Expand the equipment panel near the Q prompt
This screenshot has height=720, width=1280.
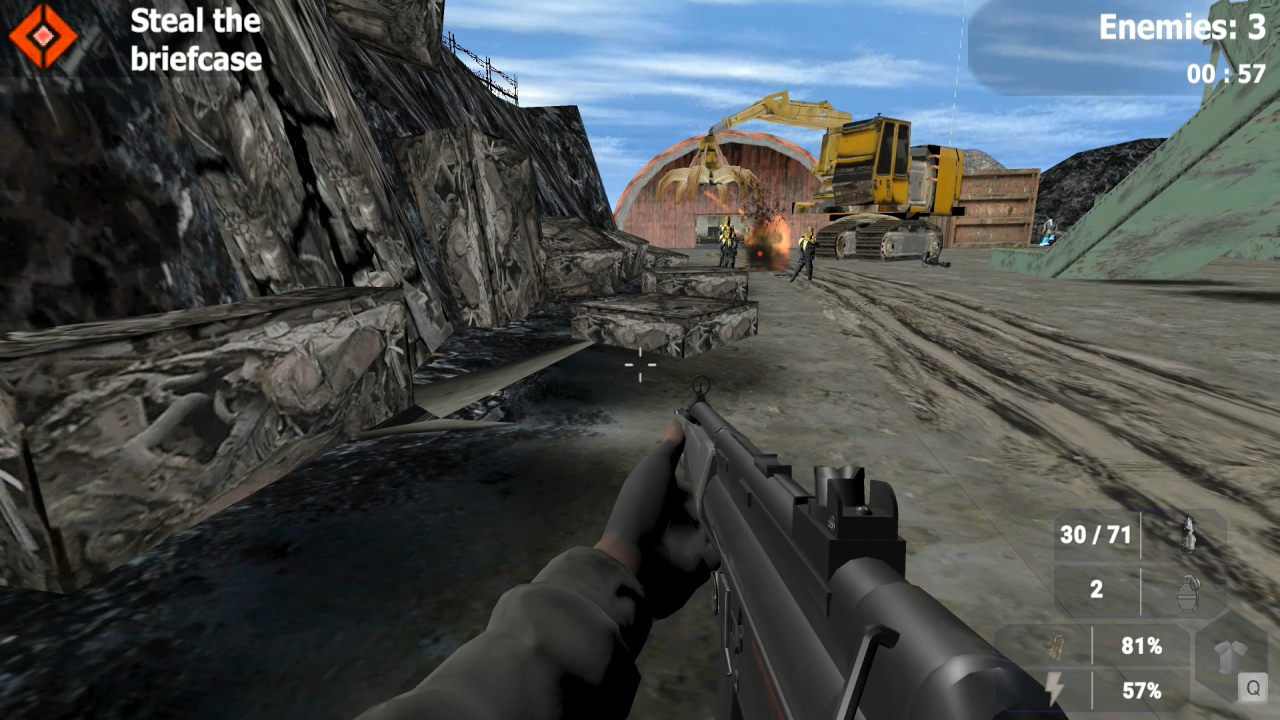[x=1229, y=655]
